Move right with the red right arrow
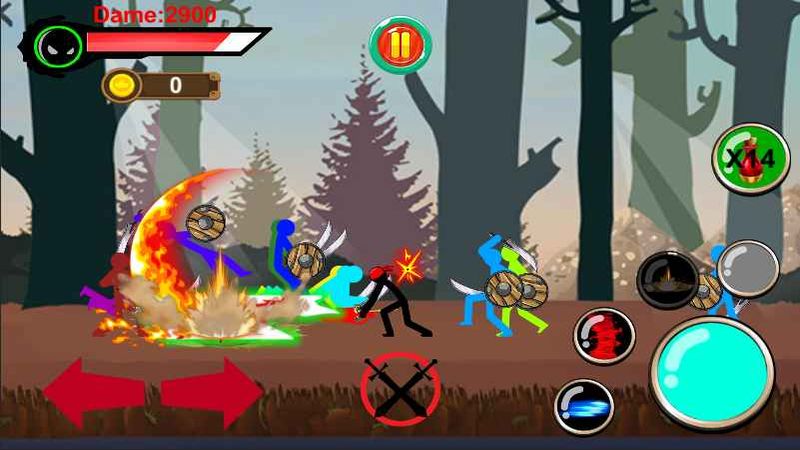The width and height of the screenshot is (800, 450). [212, 392]
